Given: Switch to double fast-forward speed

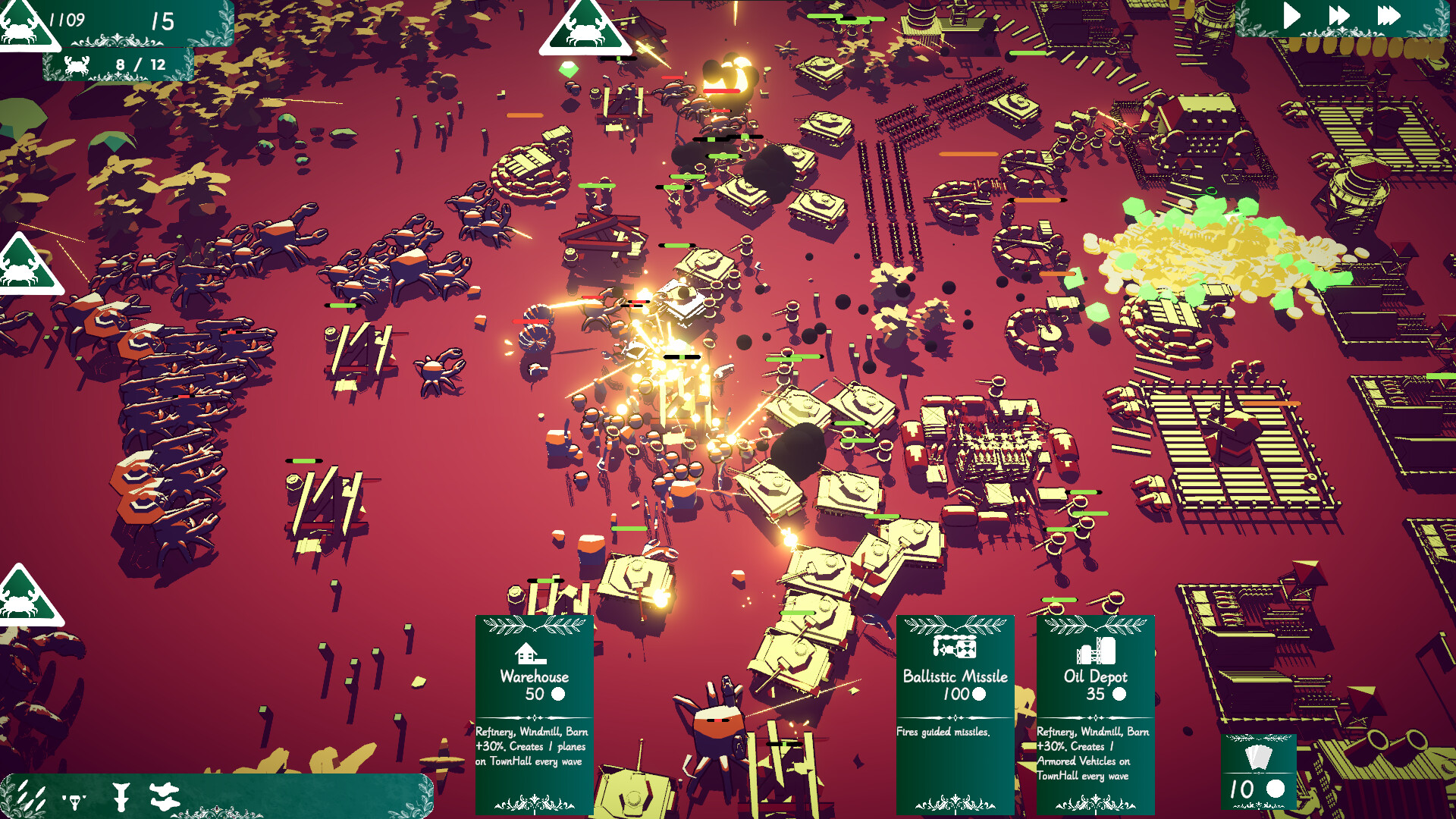Looking at the screenshot, I should point(1339,16).
